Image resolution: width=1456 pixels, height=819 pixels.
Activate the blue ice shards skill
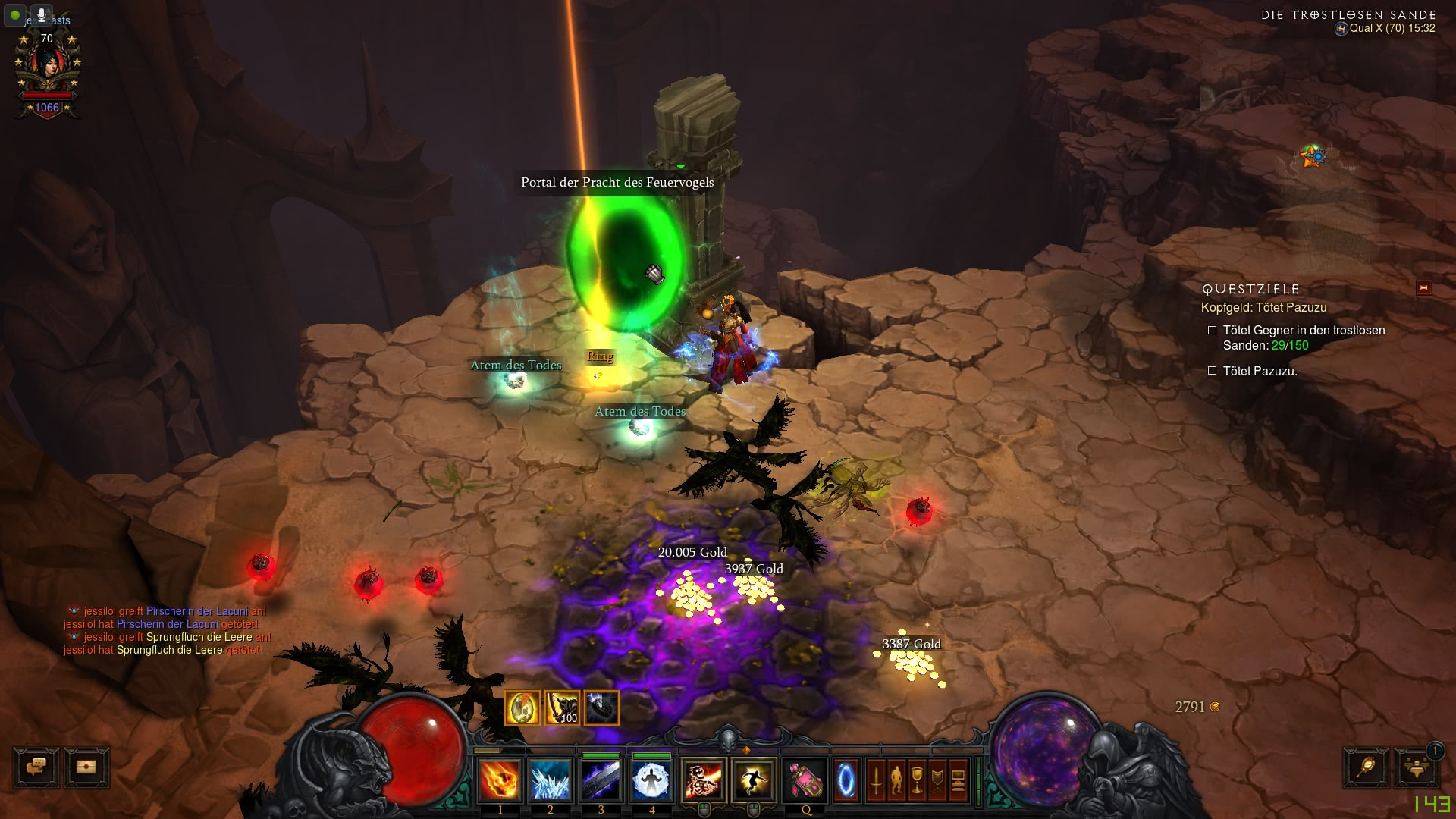pos(550,780)
